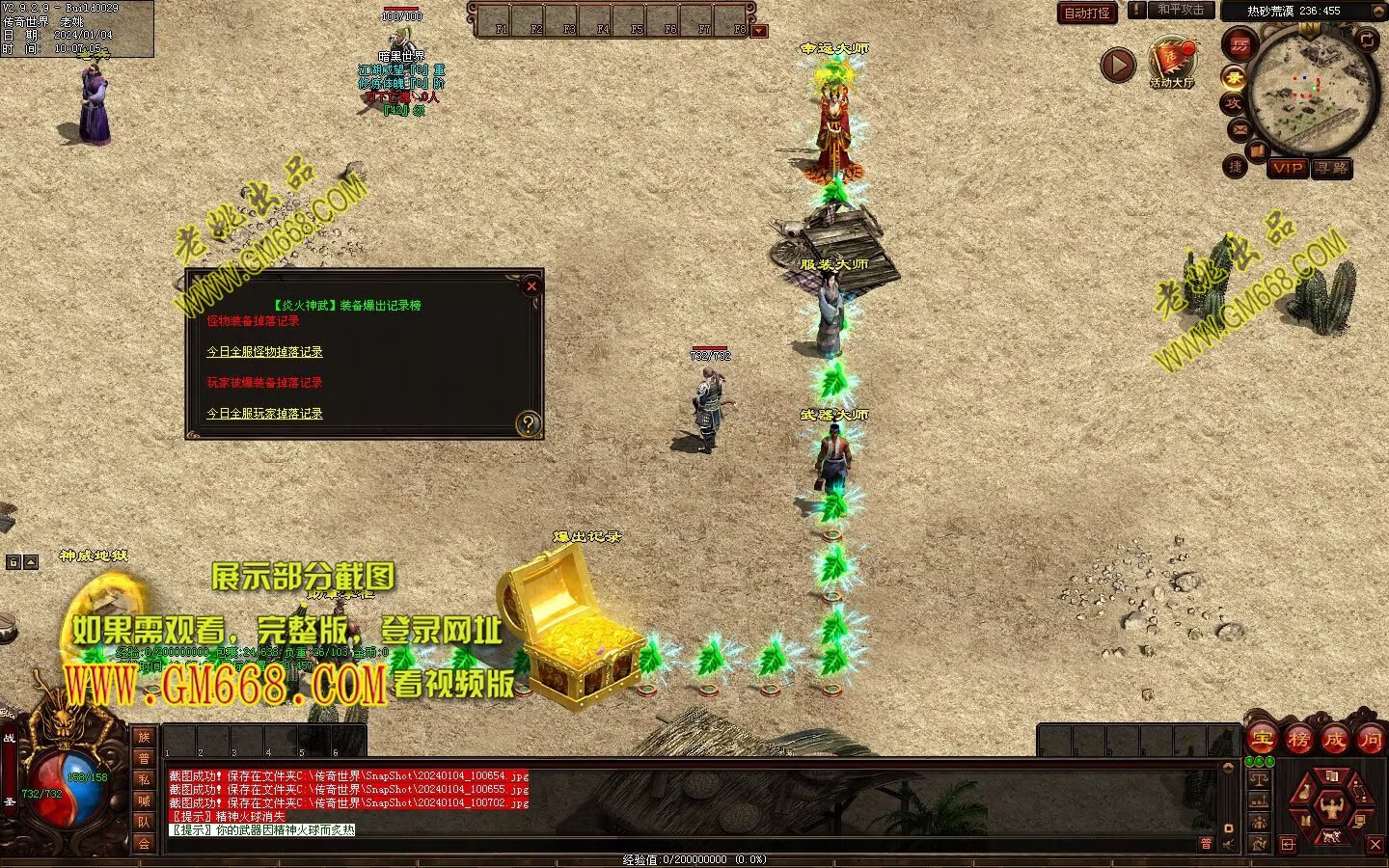1389x868 pixels.
Task: Click the round play arrow button
Action: coord(1118,66)
